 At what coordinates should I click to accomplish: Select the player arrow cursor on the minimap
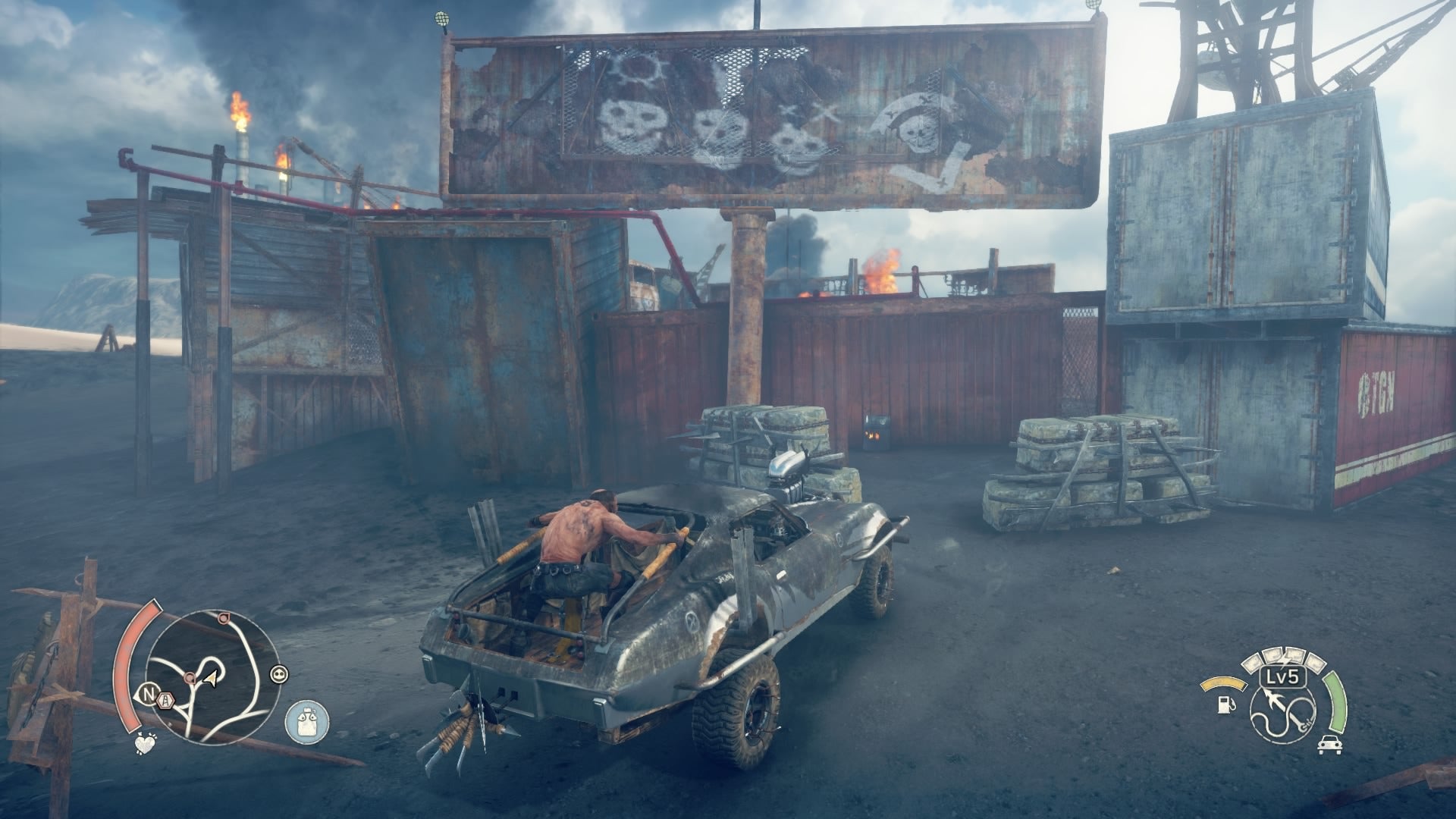click(210, 678)
